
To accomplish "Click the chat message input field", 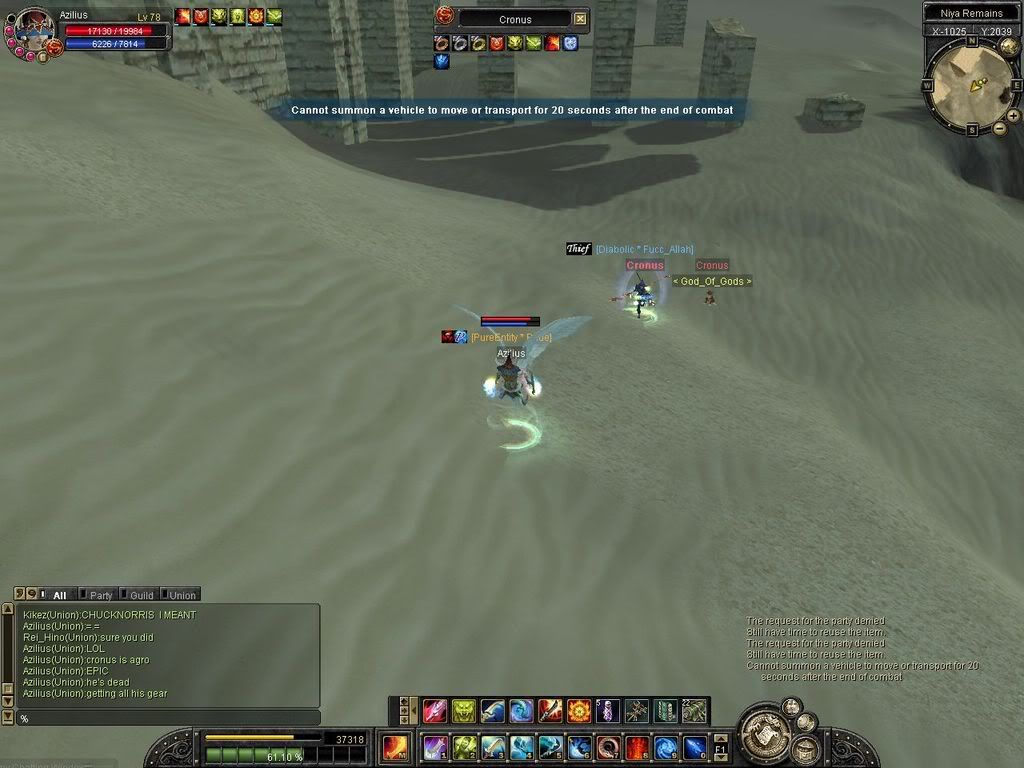I will click(x=165, y=718).
